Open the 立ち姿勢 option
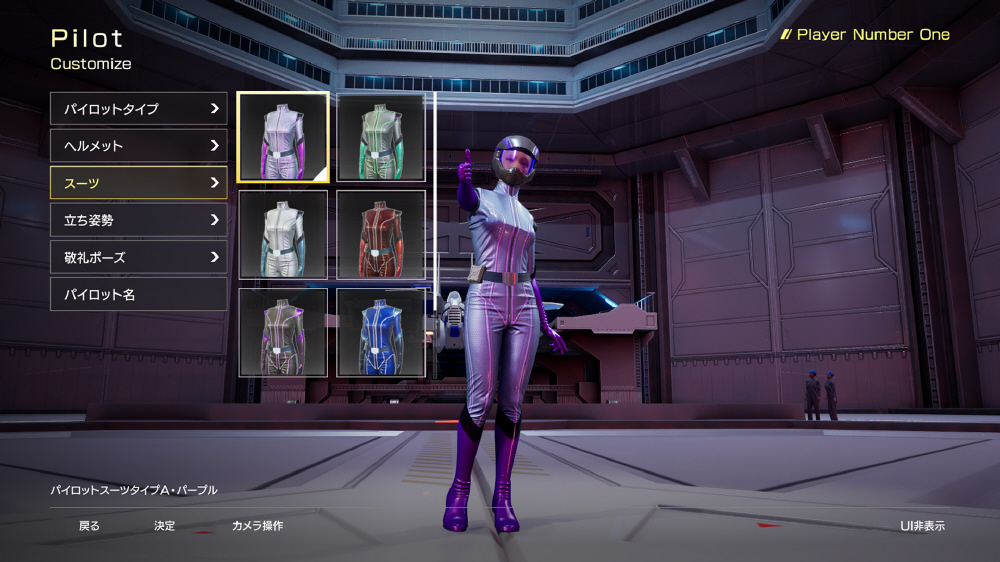This screenshot has width=1000, height=562. [138, 220]
